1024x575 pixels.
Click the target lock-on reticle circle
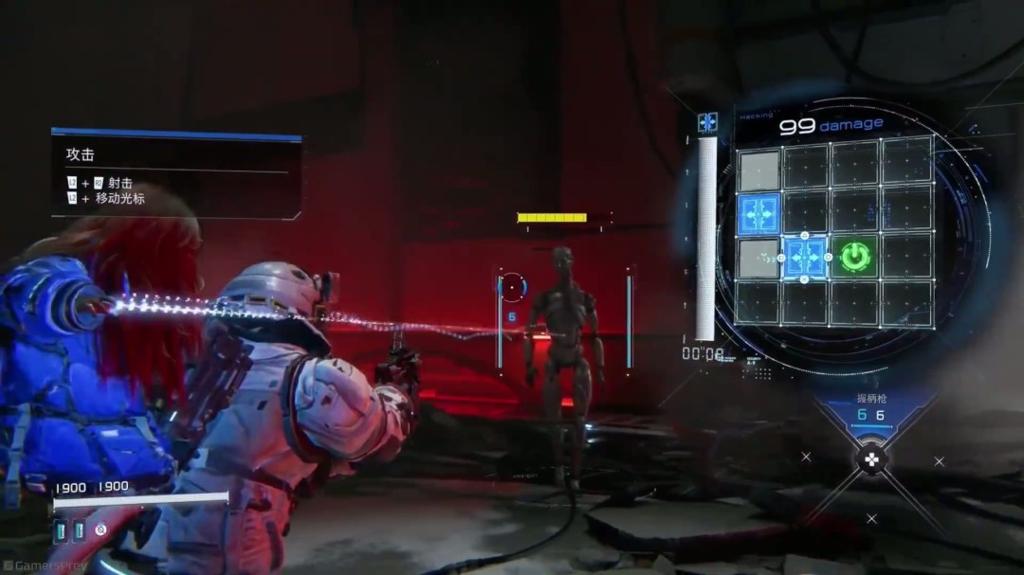[513, 287]
